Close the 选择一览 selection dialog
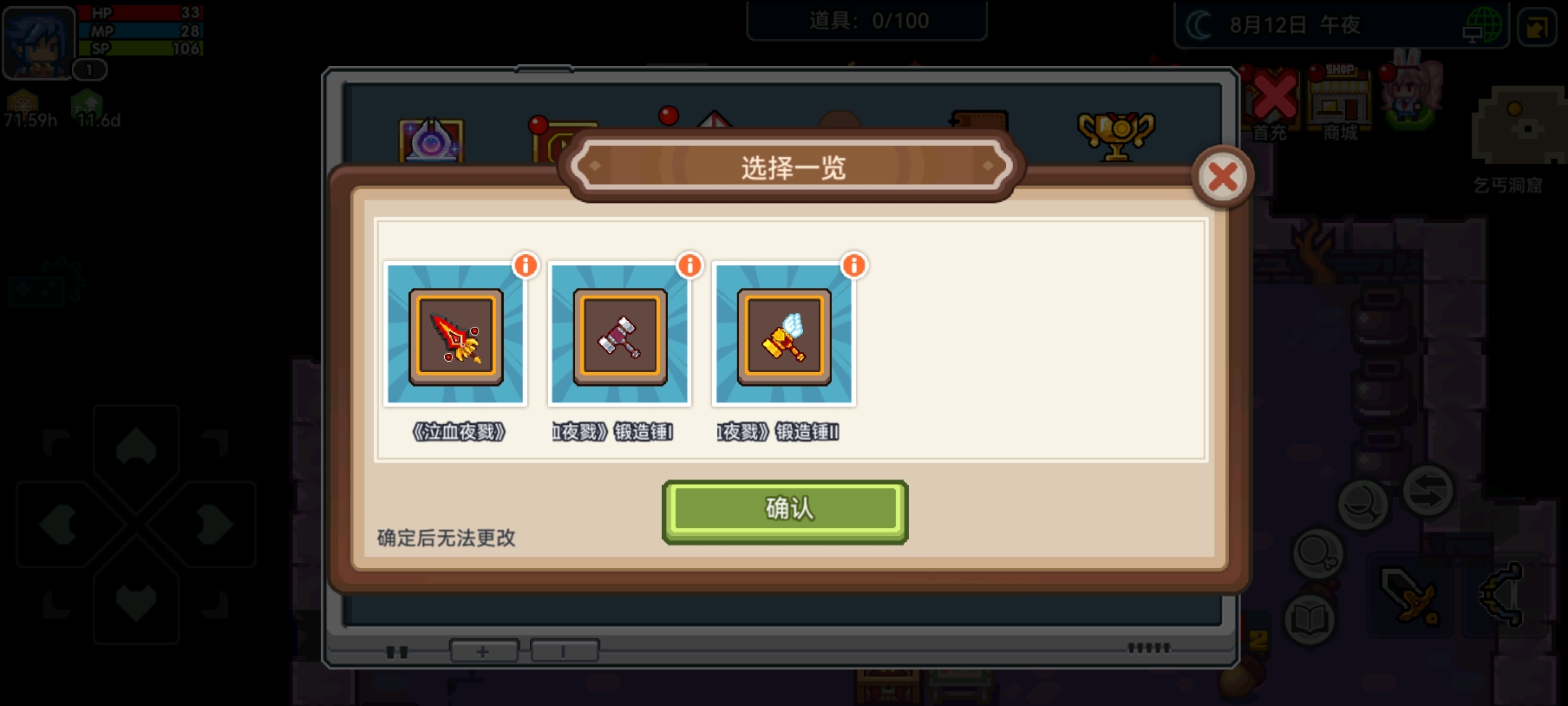The height and width of the screenshot is (706, 1568). point(1223,176)
